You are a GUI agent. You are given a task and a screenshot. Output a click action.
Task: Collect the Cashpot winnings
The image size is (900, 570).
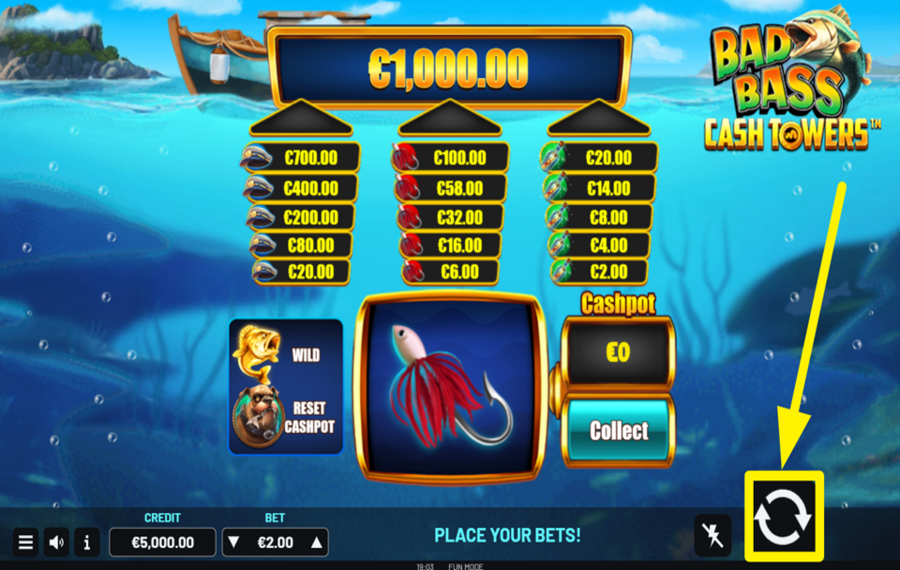[618, 431]
